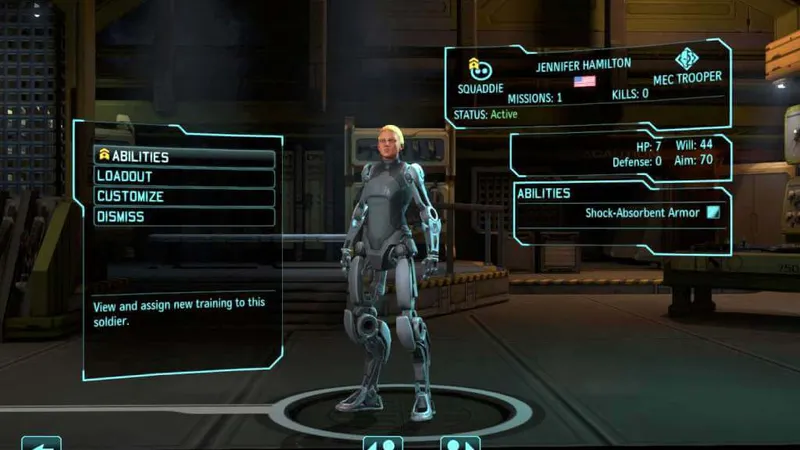Switch to the previous soldier
This screenshot has width=800, height=450.
tap(382, 443)
